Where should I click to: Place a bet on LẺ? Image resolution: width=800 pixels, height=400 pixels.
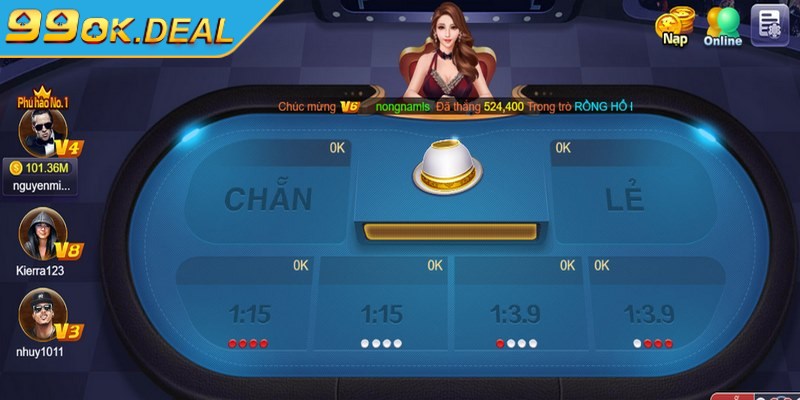point(625,195)
